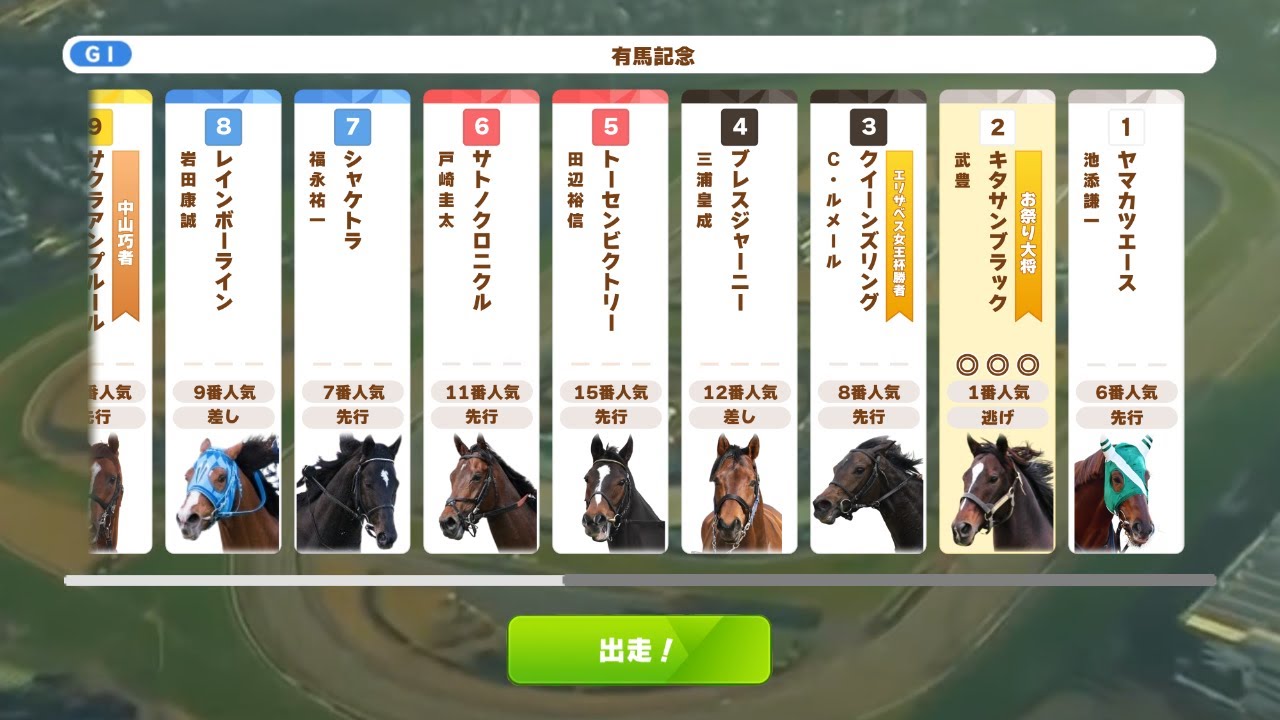Click the 1番人気 popularity label

[996, 391]
